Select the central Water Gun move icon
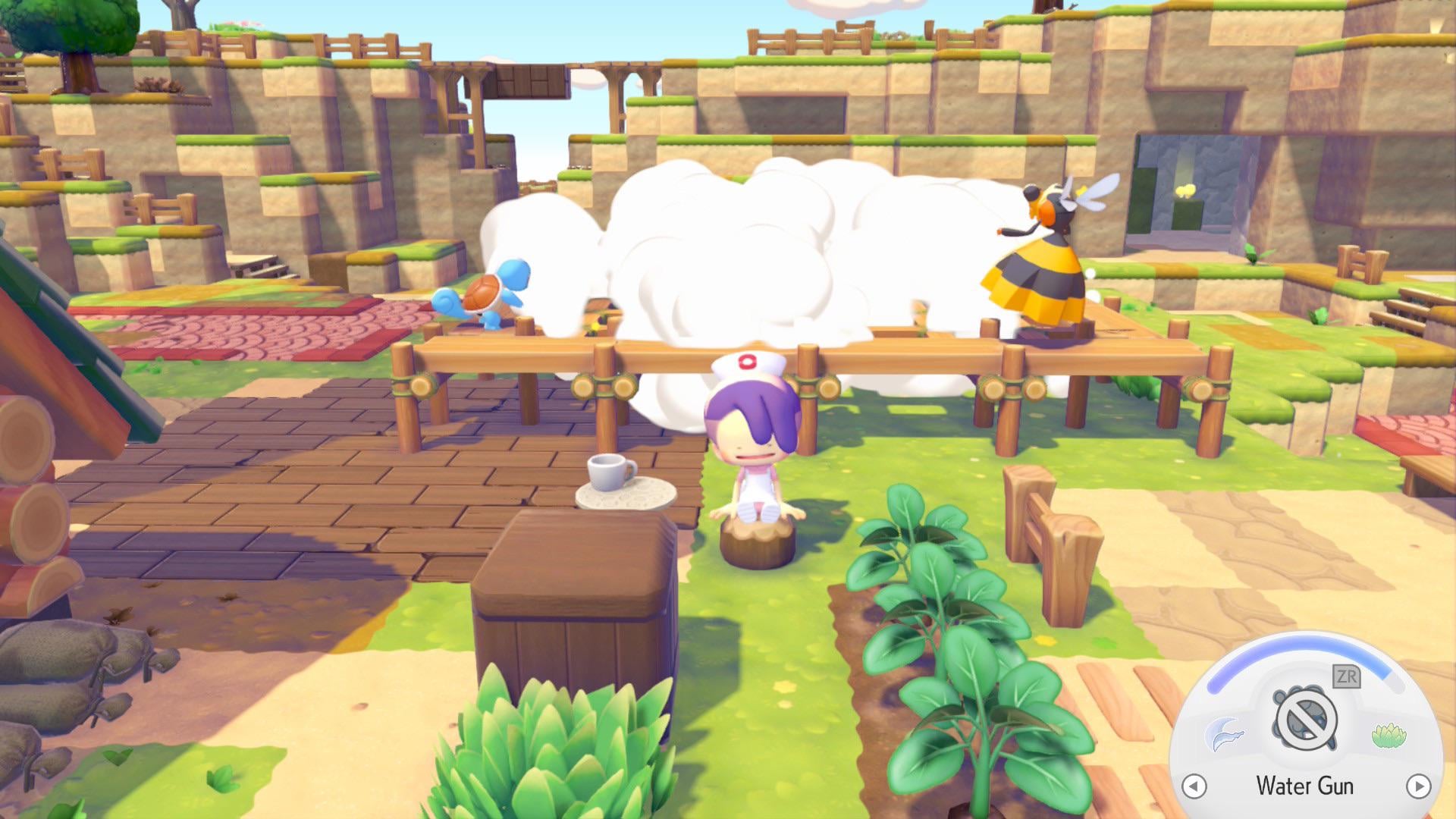This screenshot has height=819, width=1456. [x=1304, y=720]
